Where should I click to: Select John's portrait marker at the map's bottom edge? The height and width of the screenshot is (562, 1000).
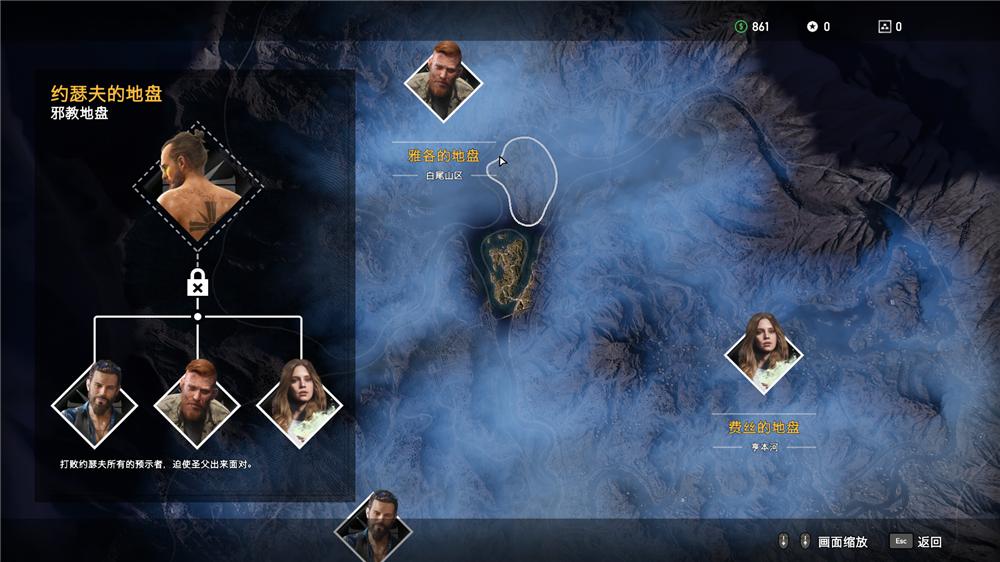(x=379, y=525)
